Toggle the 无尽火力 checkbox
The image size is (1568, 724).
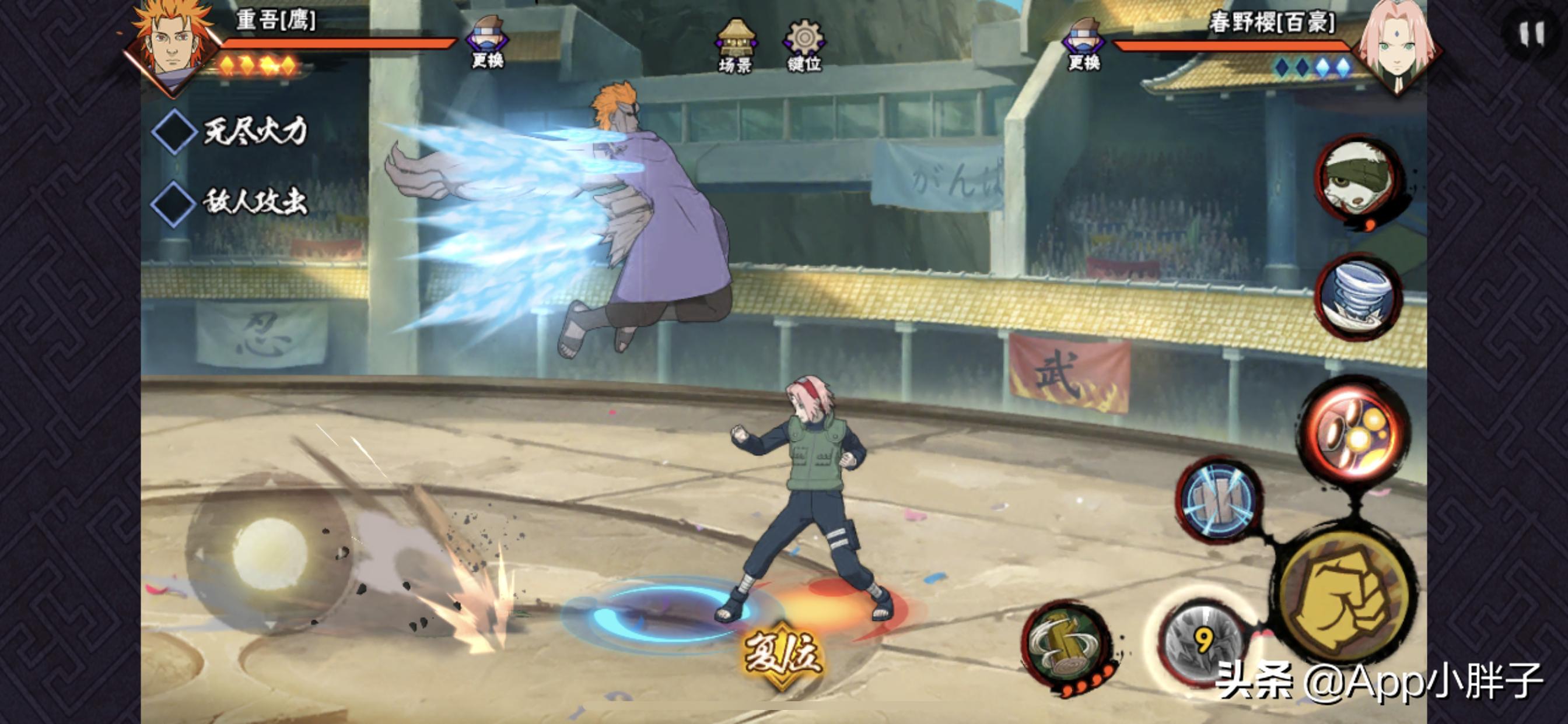tap(173, 131)
